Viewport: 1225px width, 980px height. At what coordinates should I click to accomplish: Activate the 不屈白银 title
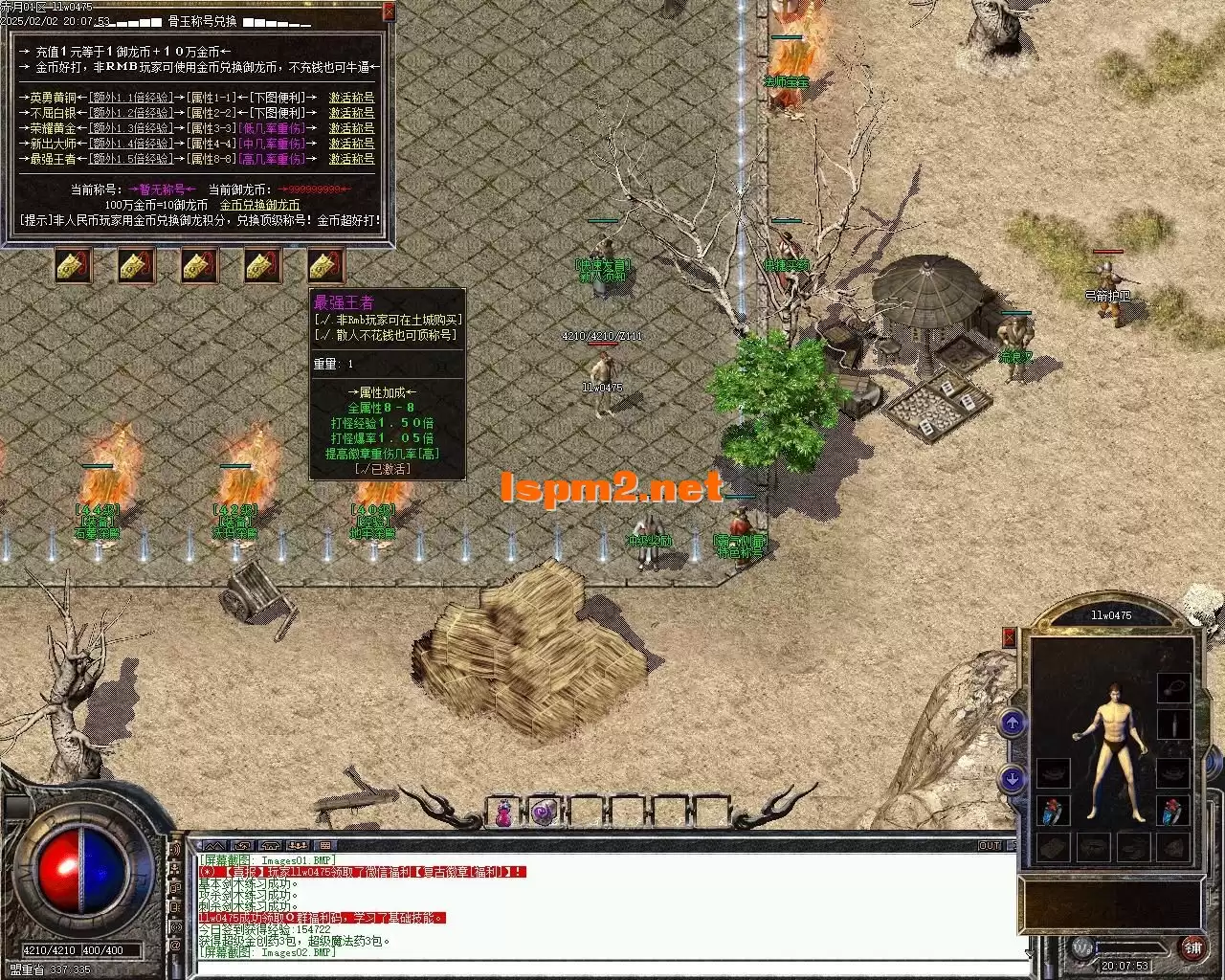coord(351,113)
